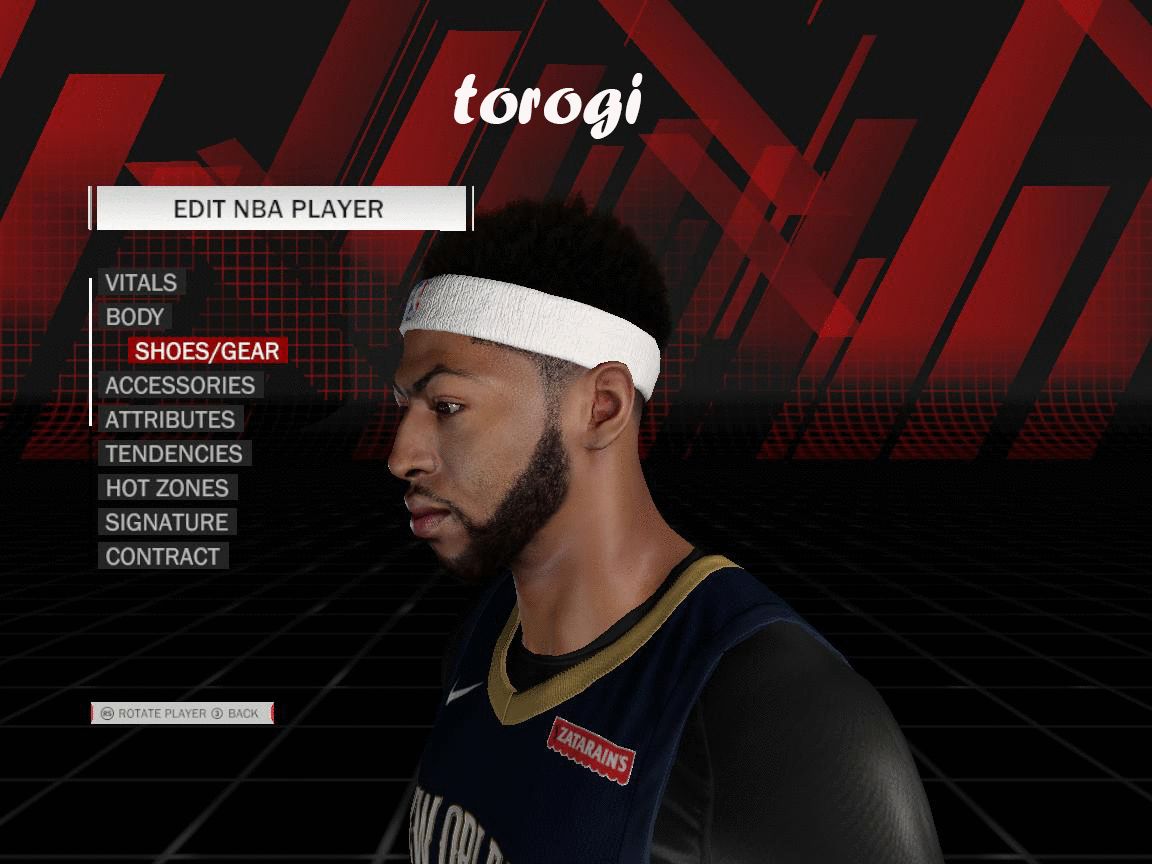Choose the Contract menu entry

point(163,557)
